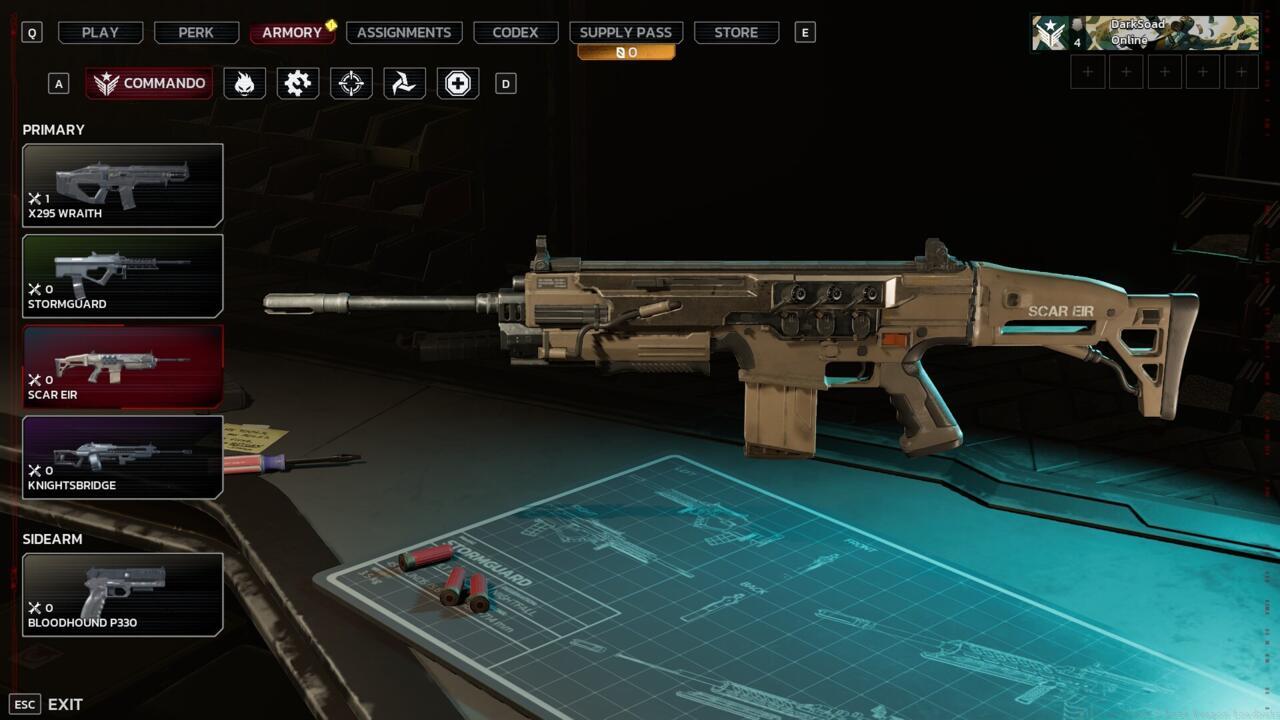Pick the crosshair perk class icon
The height and width of the screenshot is (720, 1280).
[351, 83]
